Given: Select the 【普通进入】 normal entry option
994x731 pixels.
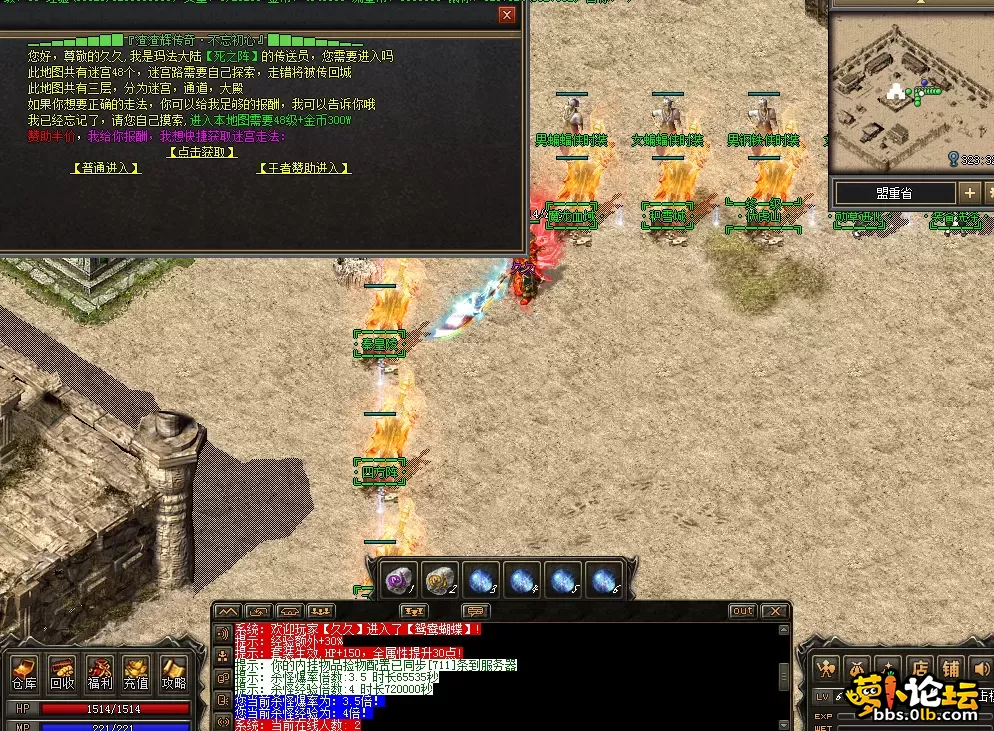Looking at the screenshot, I should (x=105, y=168).
